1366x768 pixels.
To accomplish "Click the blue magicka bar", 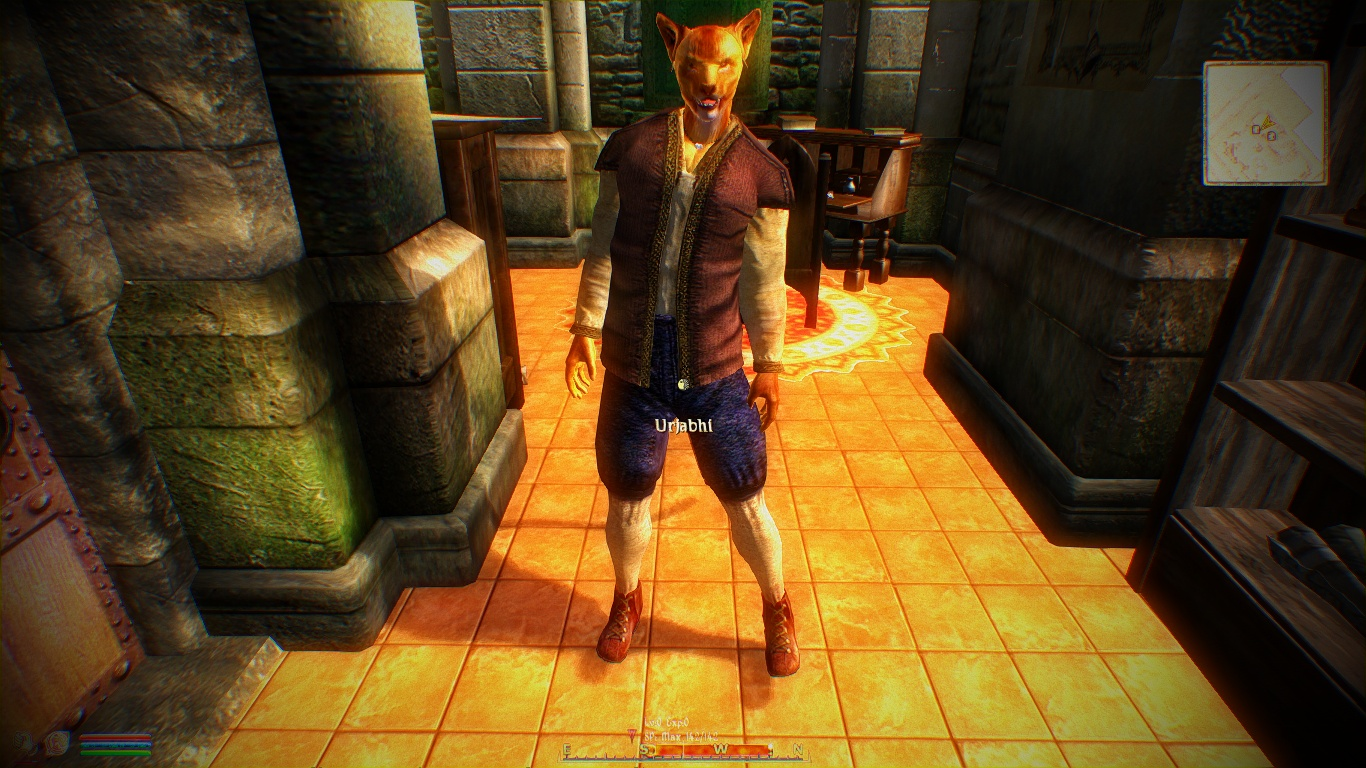I will (116, 744).
